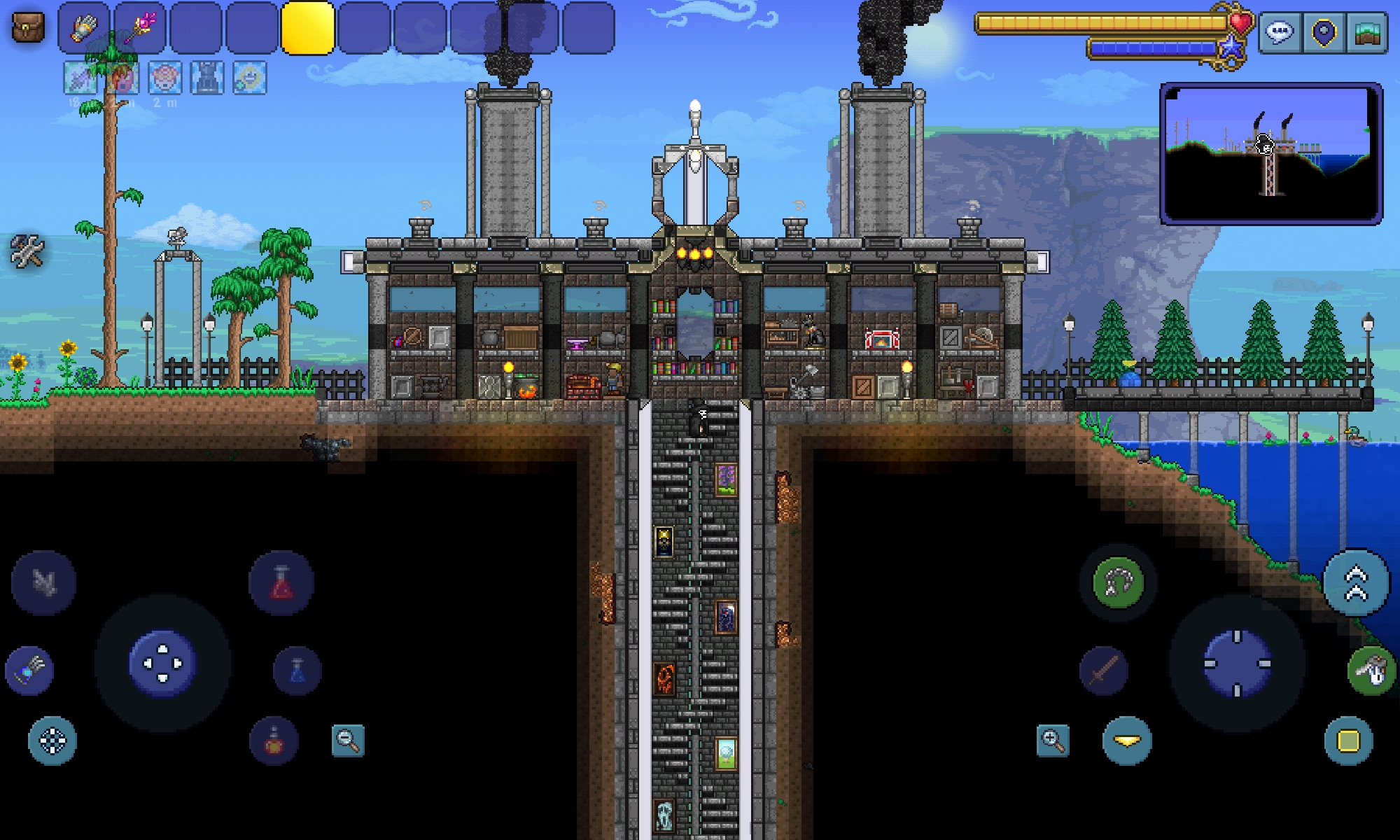Tap the minimap
This screenshot has width=1400, height=840.
1270,153
